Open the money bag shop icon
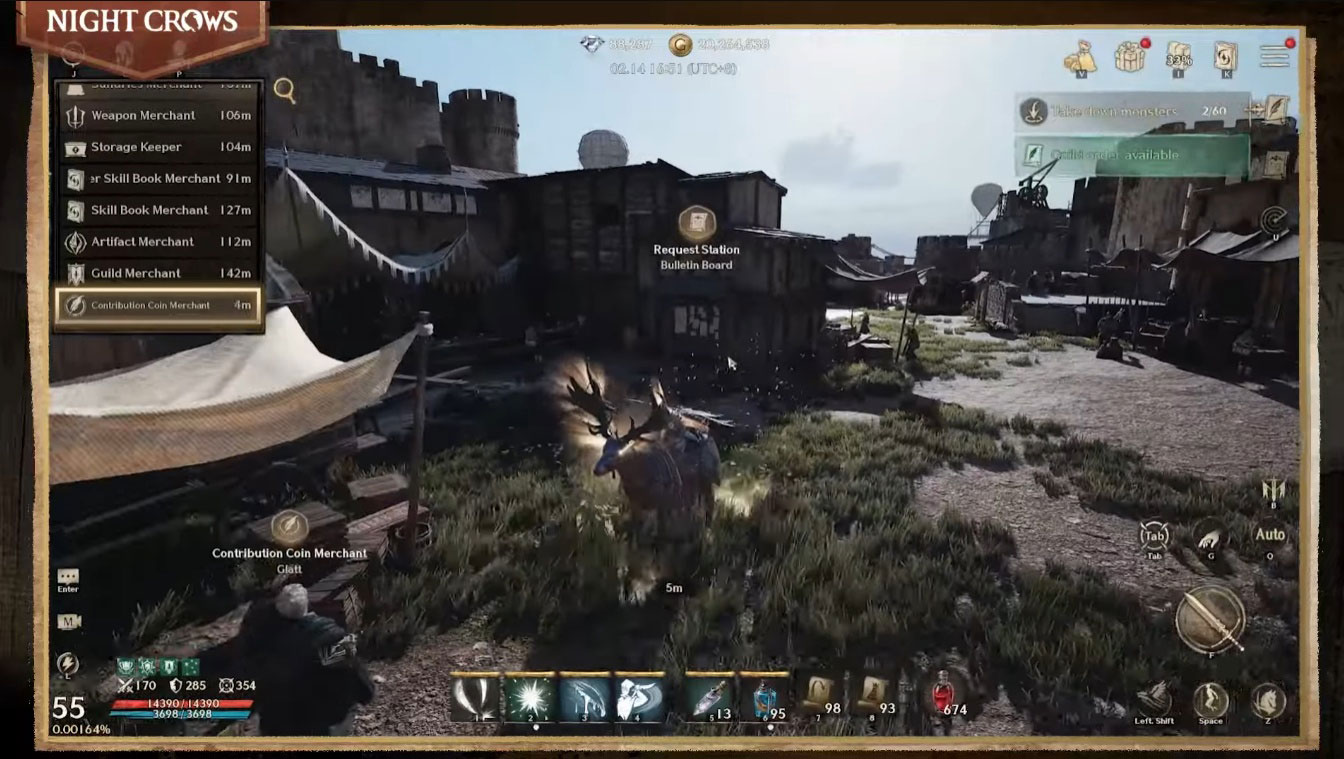Image resolution: width=1344 pixels, height=759 pixels. tap(1080, 57)
